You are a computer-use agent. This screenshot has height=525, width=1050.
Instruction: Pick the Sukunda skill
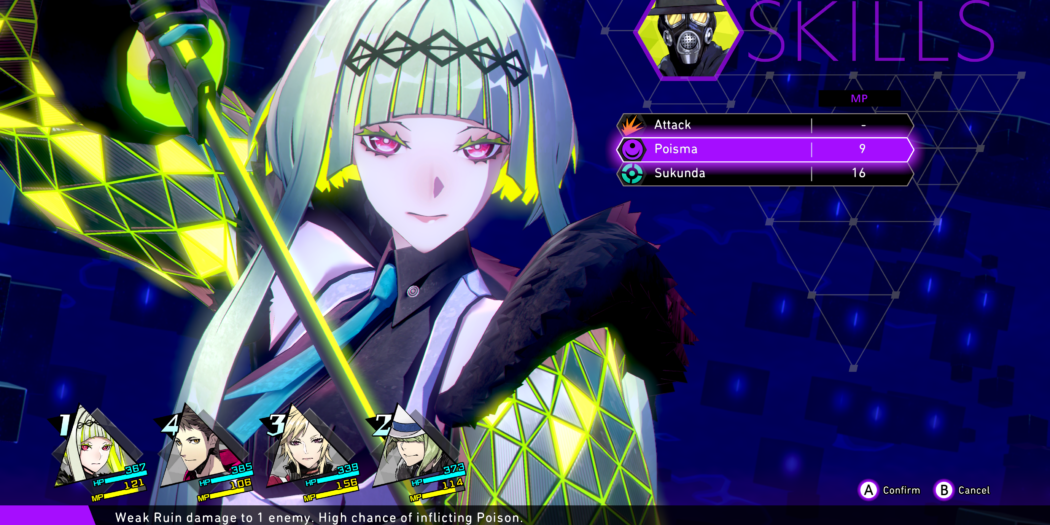pyautogui.click(x=764, y=173)
